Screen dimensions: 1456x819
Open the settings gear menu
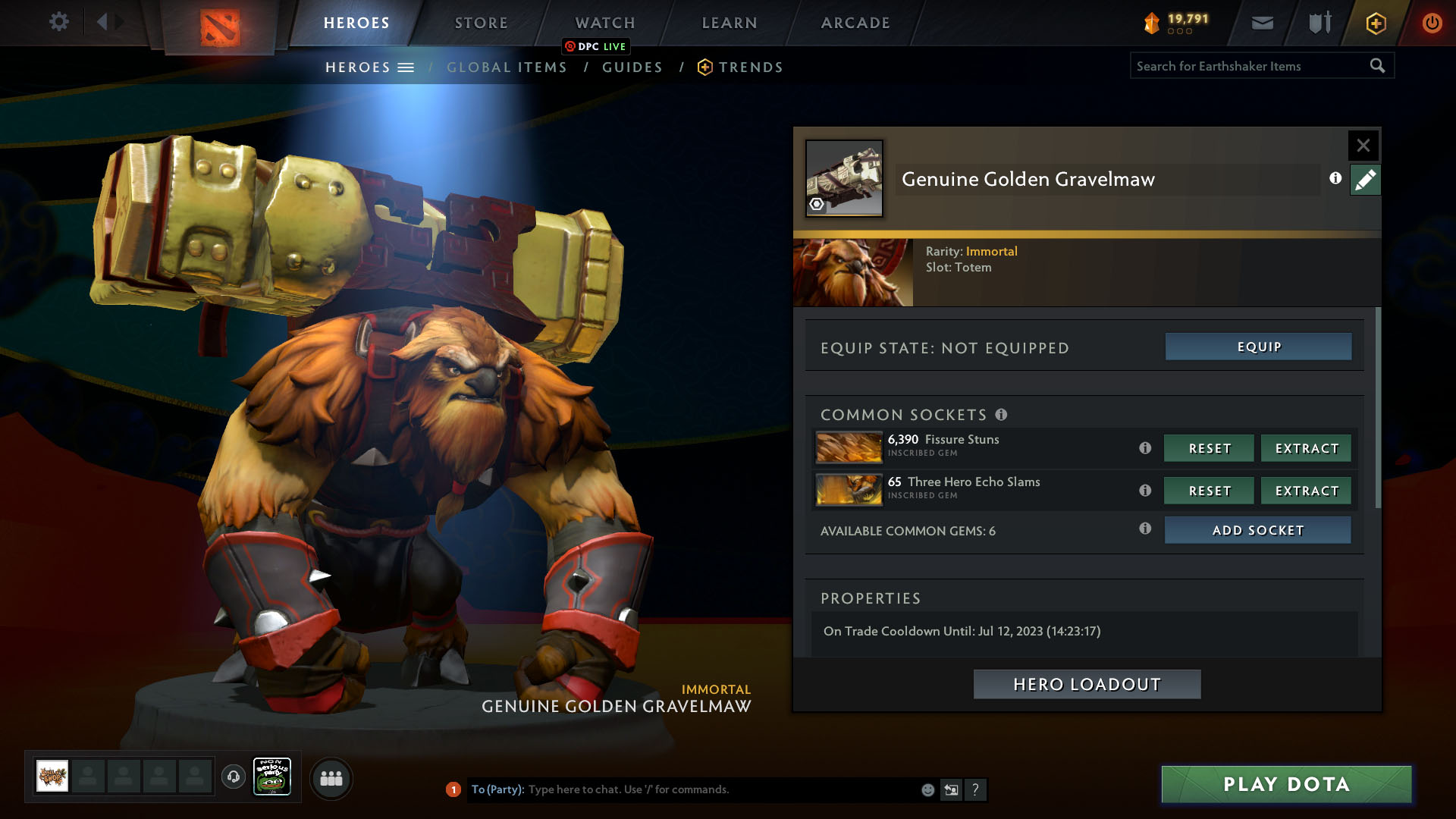(x=58, y=22)
